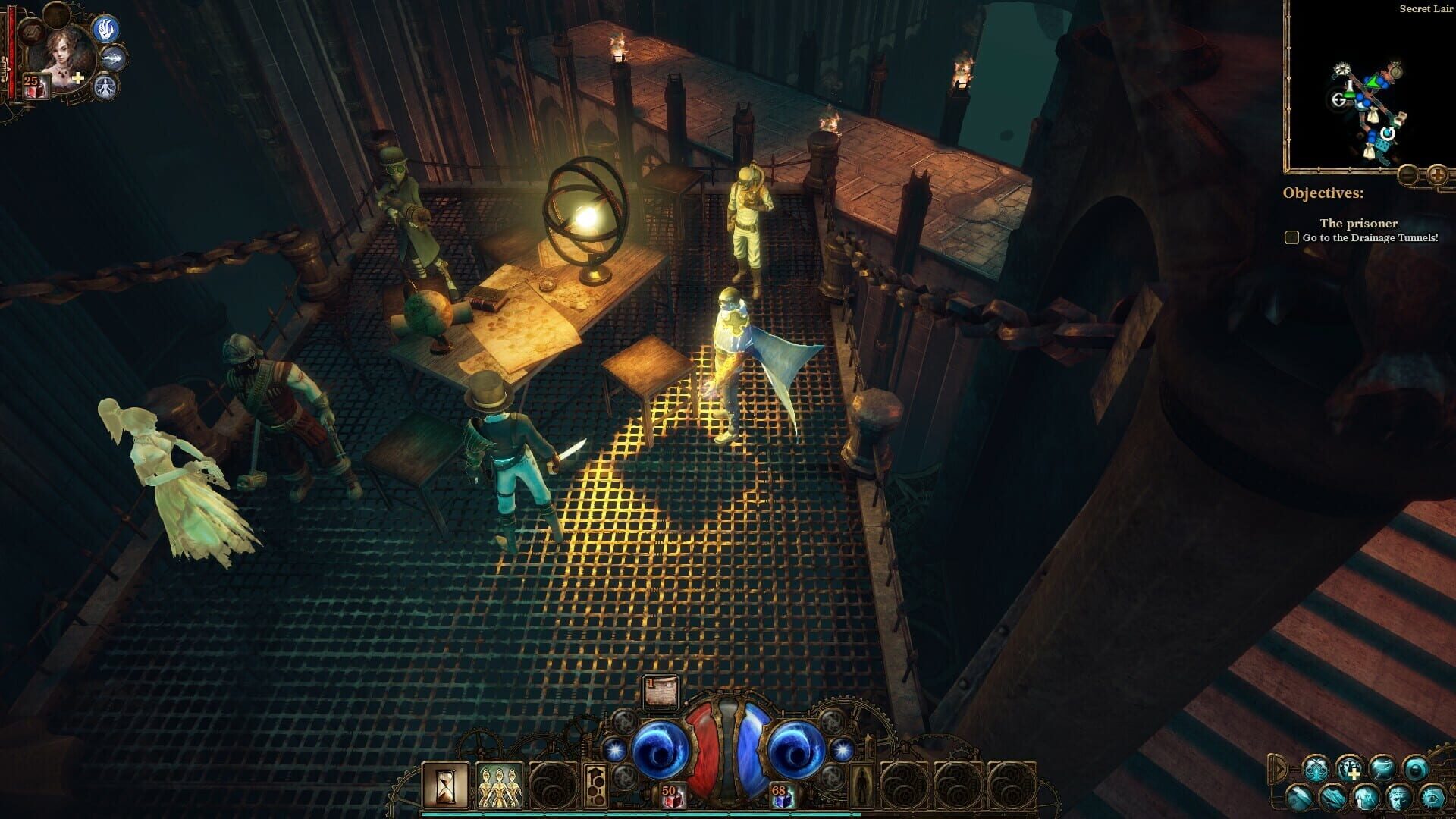
Task: Select The prisoner quest entry
Action: point(1359,224)
